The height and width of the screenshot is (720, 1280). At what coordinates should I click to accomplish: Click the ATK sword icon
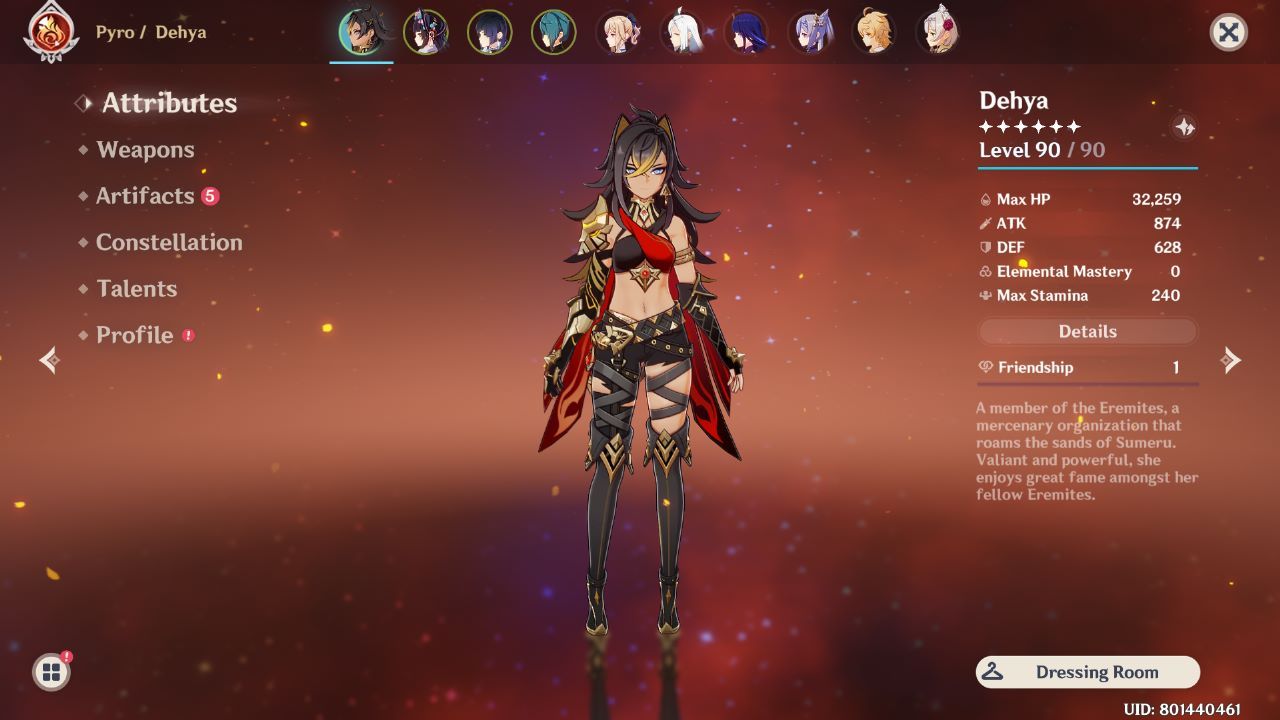[984, 223]
